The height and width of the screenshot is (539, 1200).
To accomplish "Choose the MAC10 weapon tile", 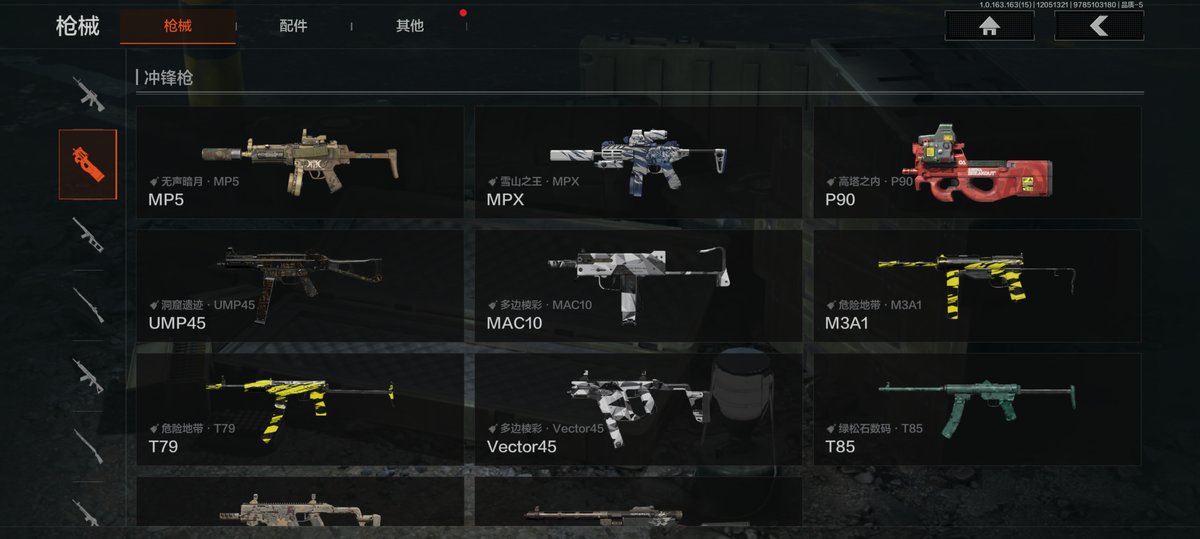I will 637,285.
